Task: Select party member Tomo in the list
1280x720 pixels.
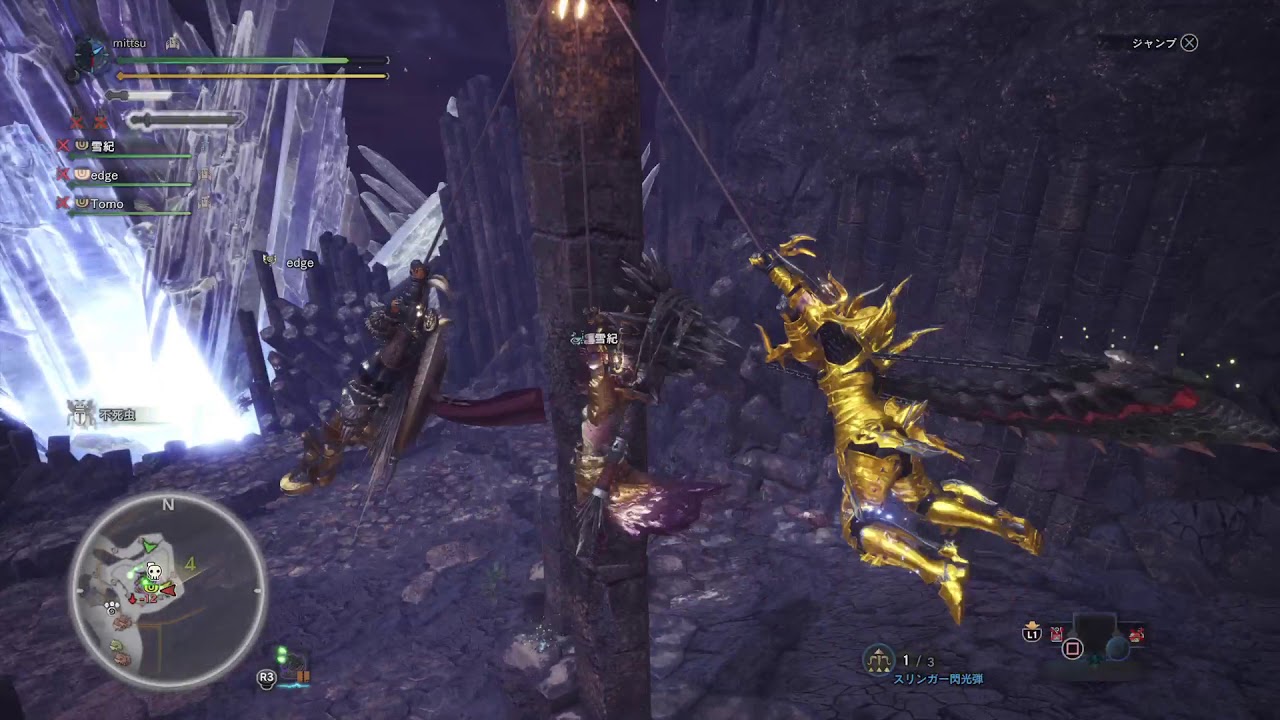Action: [x=106, y=204]
